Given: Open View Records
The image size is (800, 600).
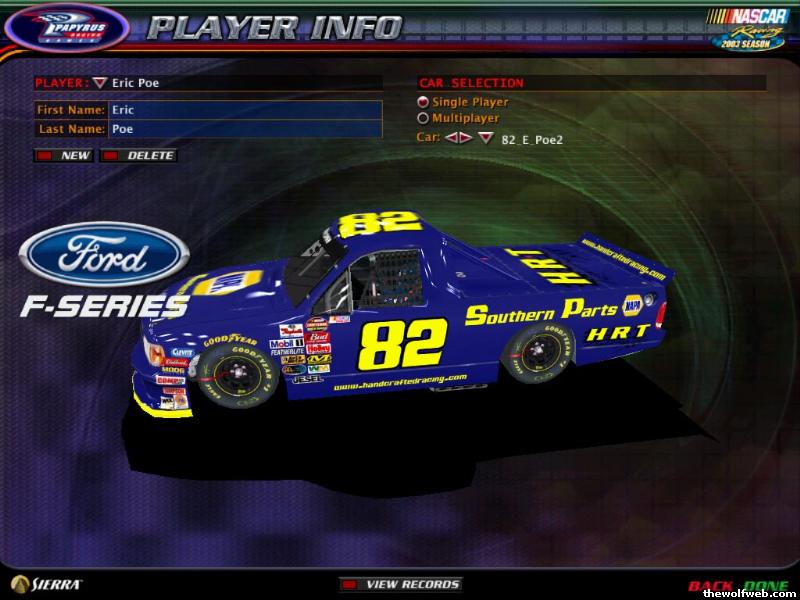Looking at the screenshot, I should click(x=402, y=584).
